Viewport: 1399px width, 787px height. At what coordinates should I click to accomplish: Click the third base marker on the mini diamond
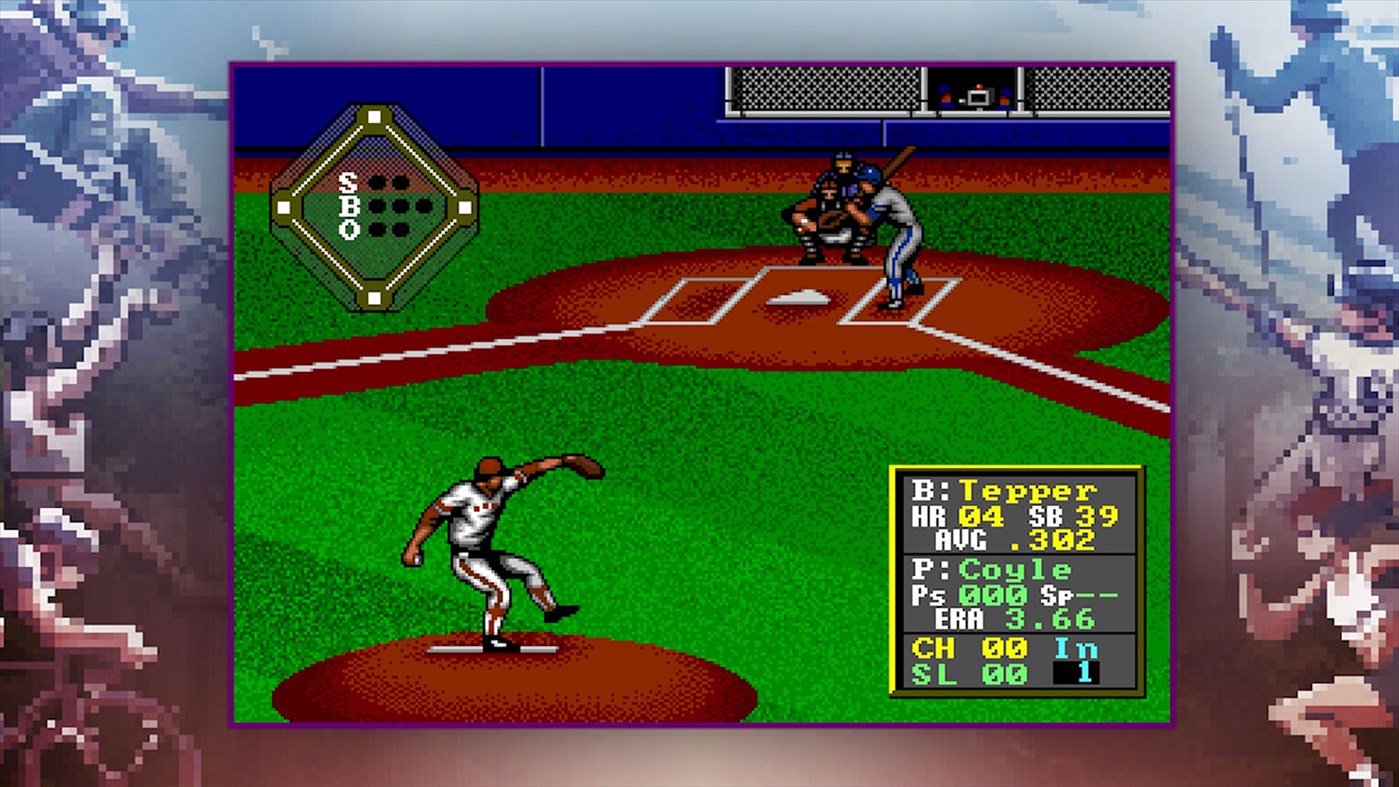(x=285, y=205)
